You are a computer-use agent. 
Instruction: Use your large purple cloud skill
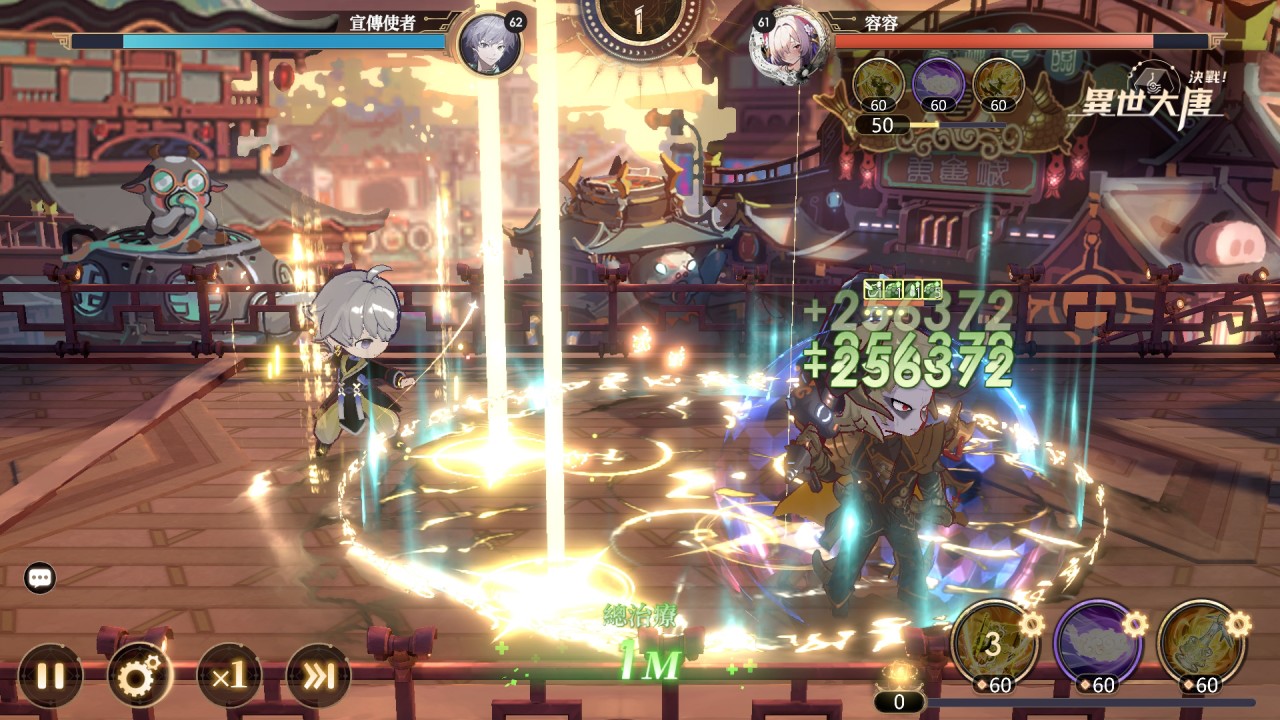(x=1096, y=643)
